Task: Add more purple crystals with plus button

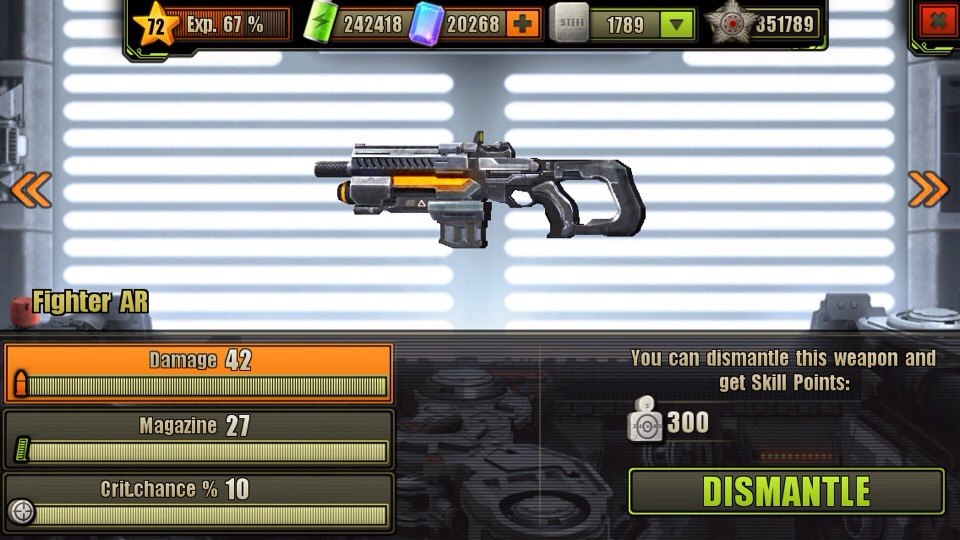Action: click(x=524, y=23)
